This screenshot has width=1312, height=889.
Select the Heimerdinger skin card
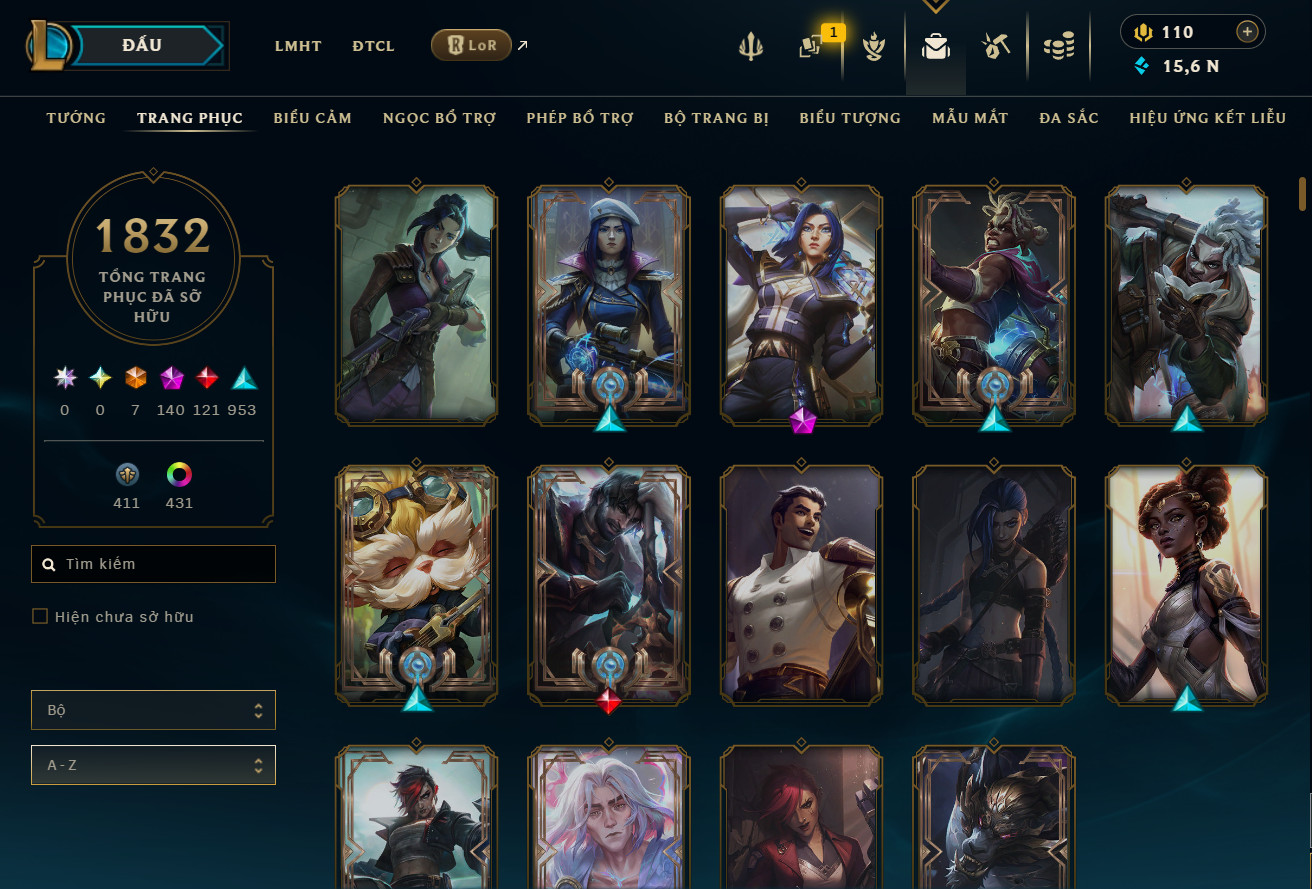click(x=416, y=585)
